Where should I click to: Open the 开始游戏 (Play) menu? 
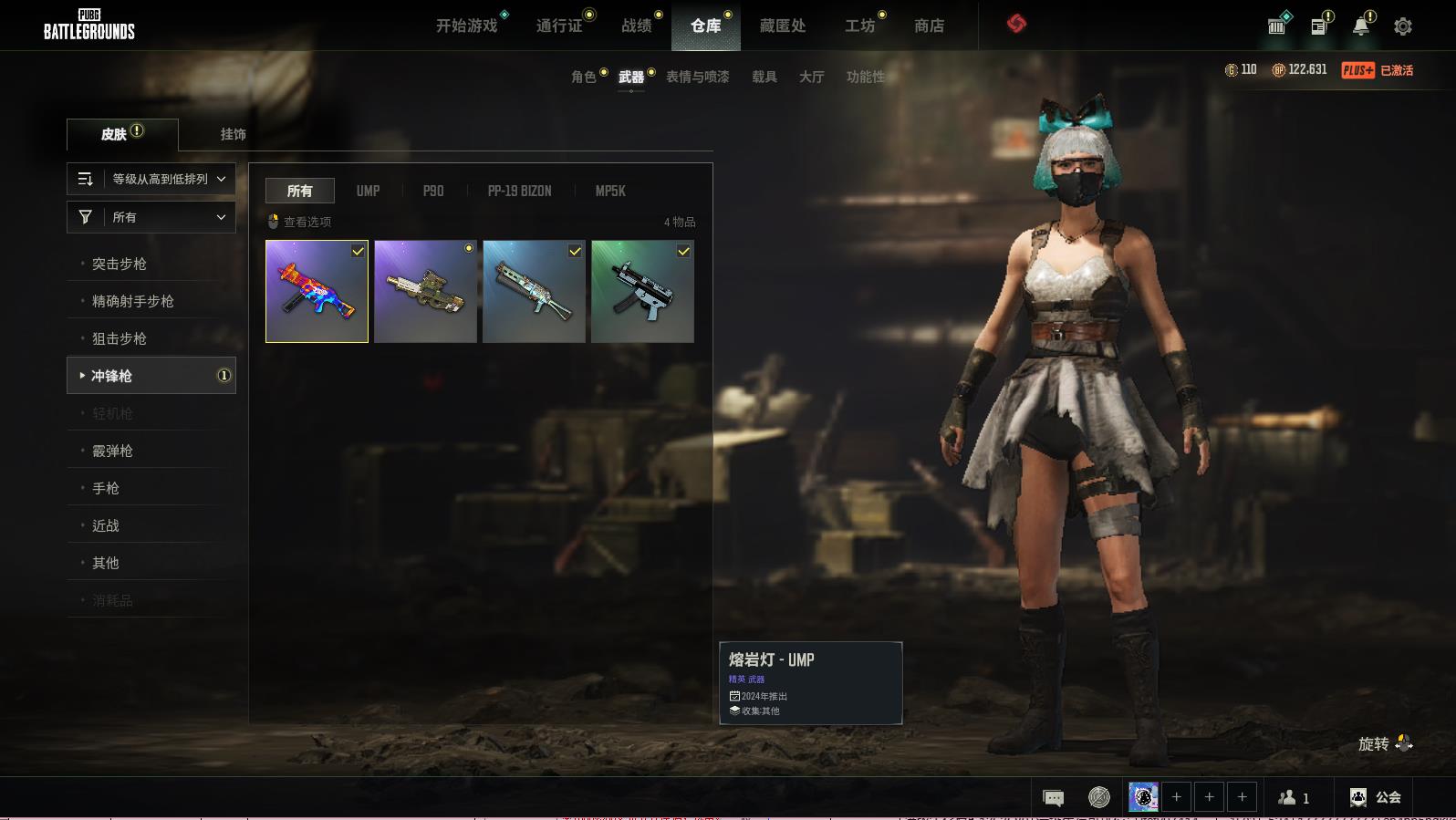(466, 26)
